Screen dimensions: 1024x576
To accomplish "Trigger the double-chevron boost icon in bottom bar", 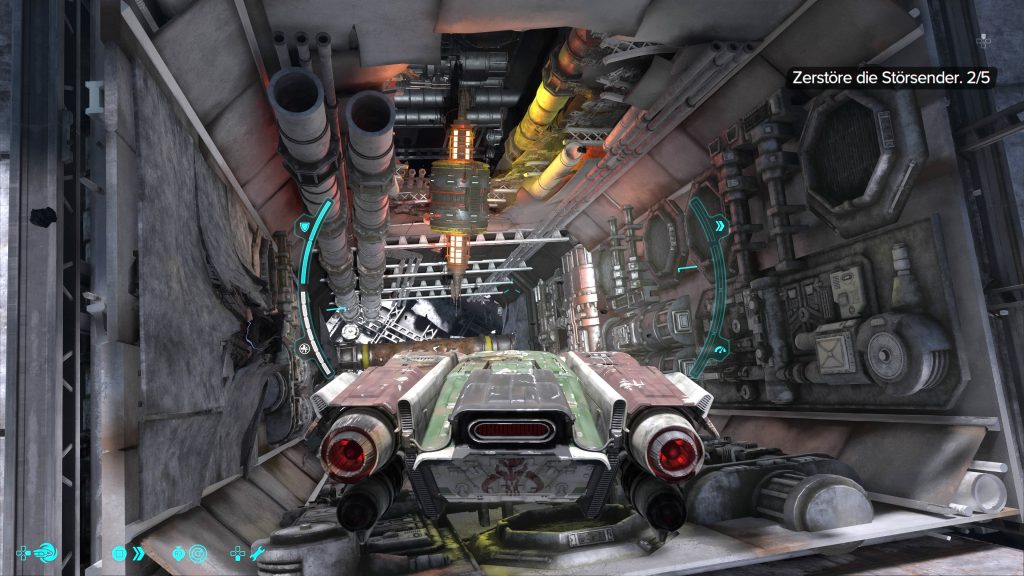I will coord(138,552).
